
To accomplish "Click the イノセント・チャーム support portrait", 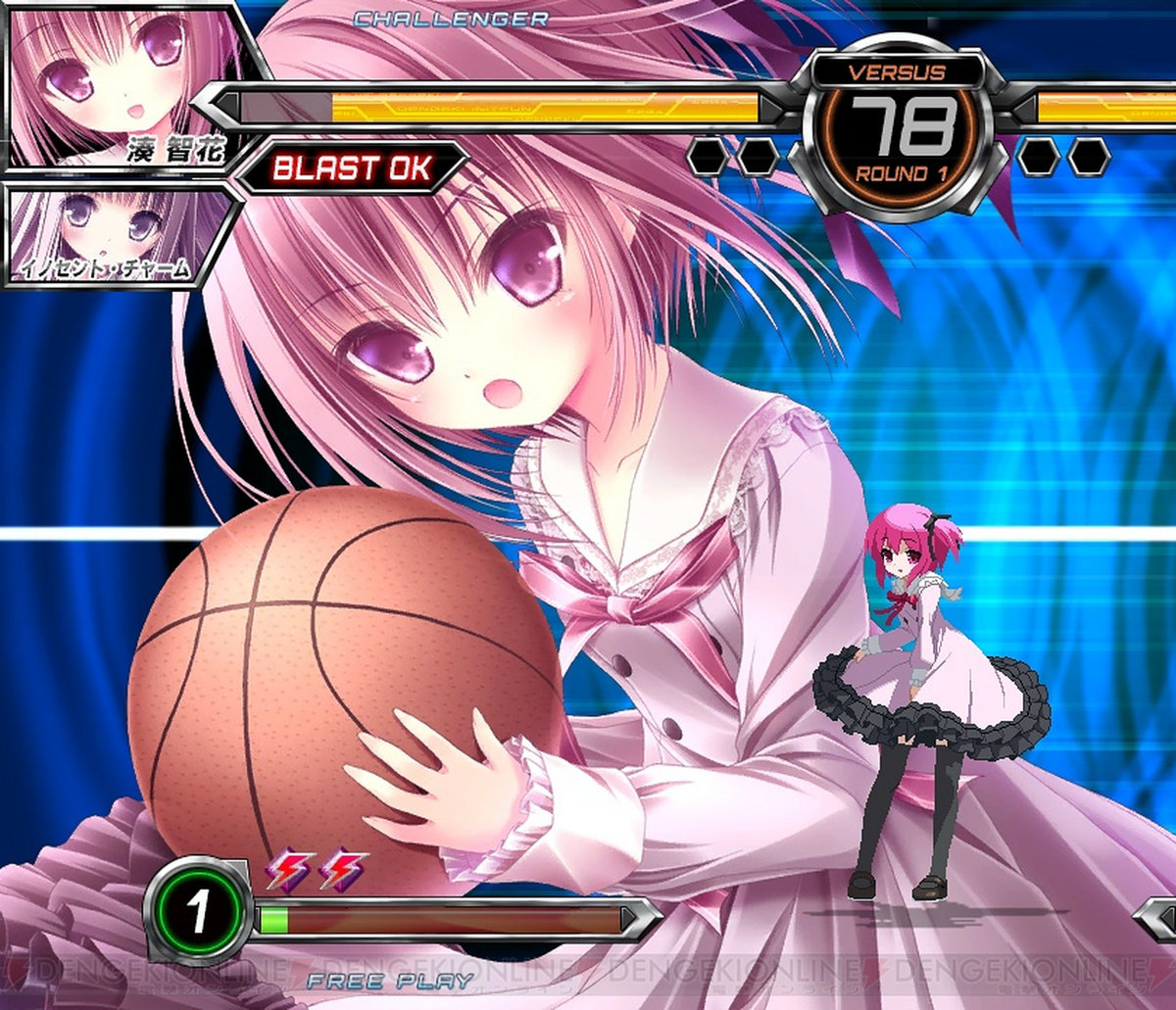I will [x=113, y=234].
